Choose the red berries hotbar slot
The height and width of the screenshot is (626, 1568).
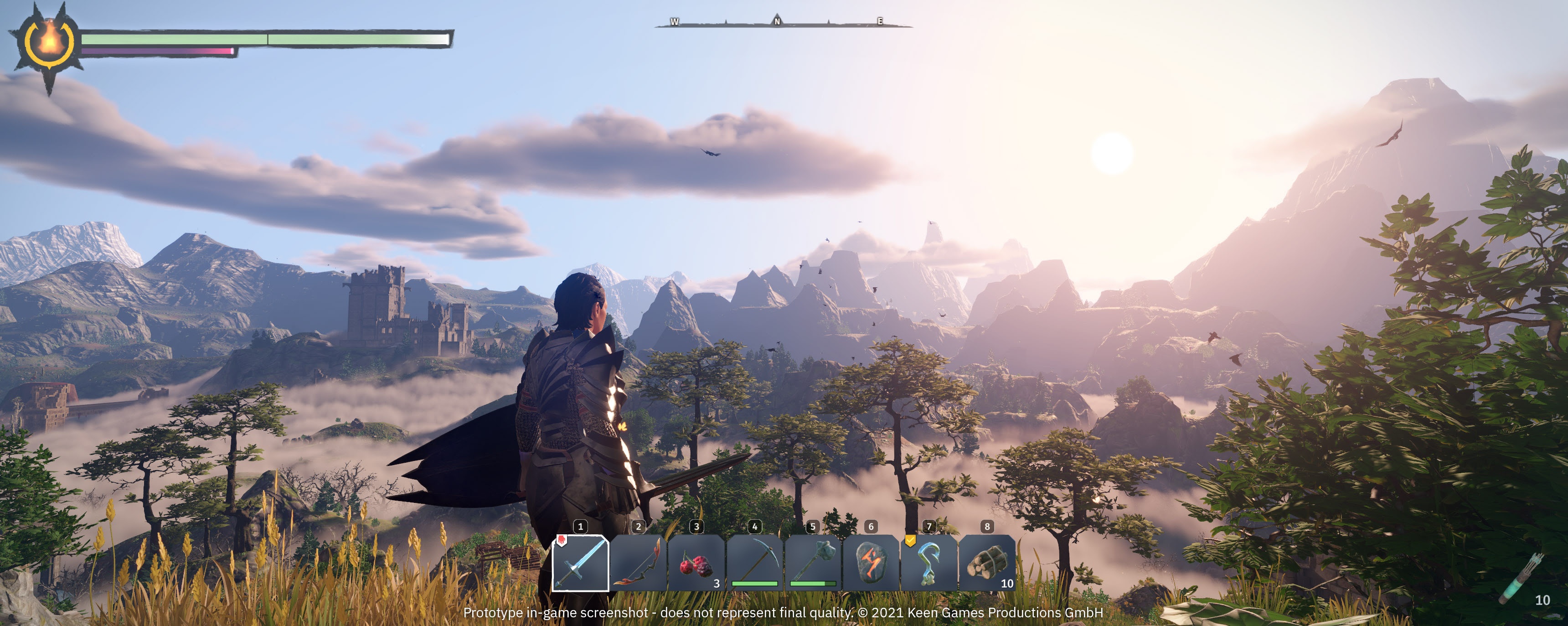696,563
